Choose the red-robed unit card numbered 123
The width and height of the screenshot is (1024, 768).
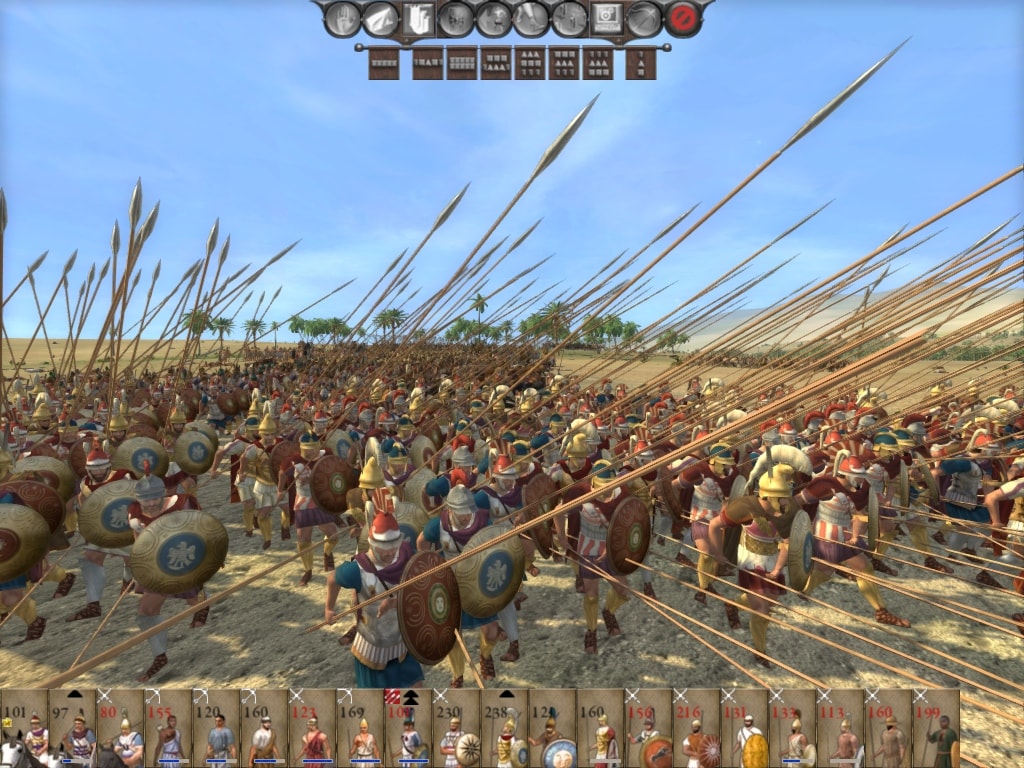tap(312, 728)
